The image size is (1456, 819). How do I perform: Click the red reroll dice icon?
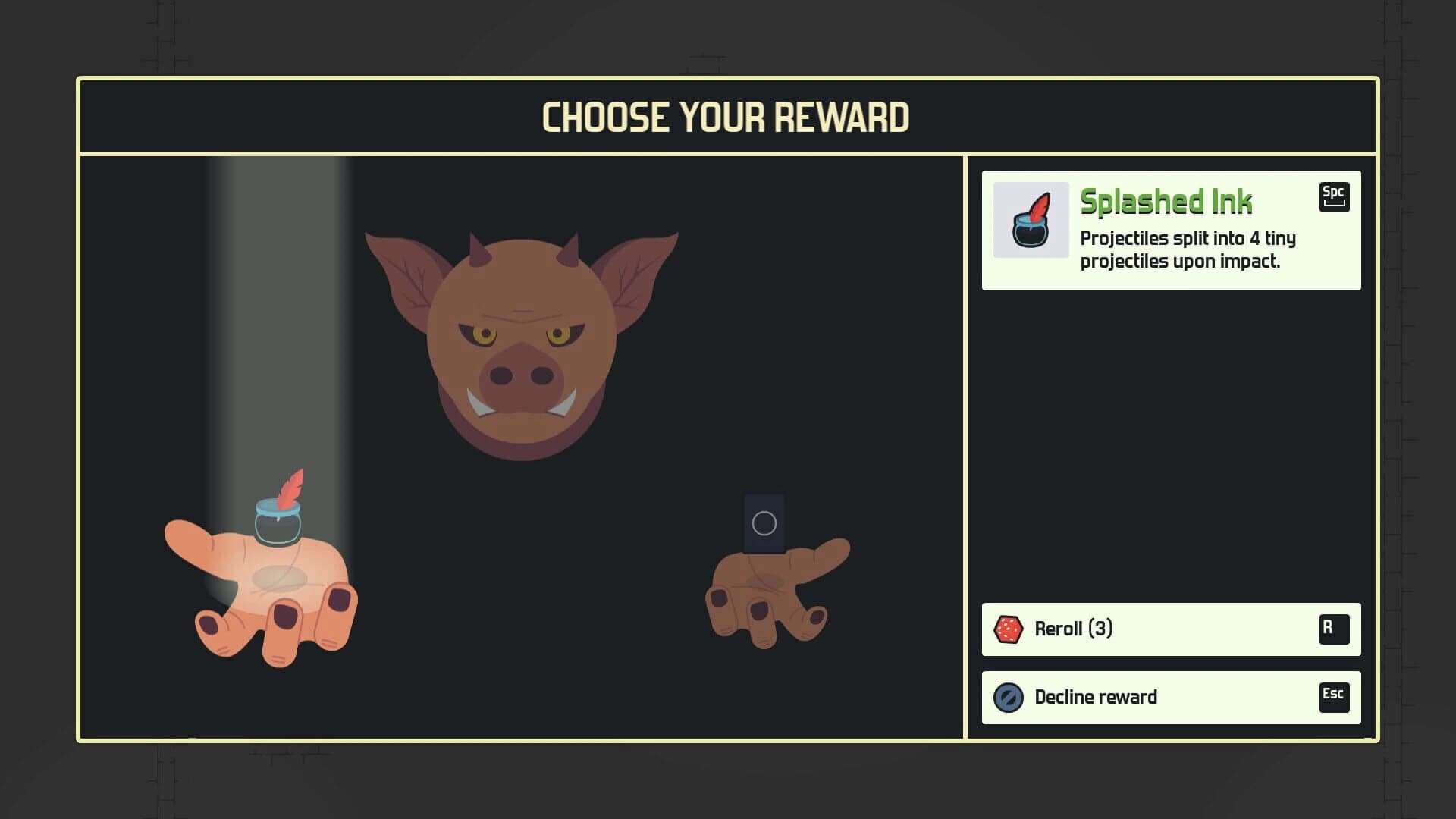coord(1006,629)
